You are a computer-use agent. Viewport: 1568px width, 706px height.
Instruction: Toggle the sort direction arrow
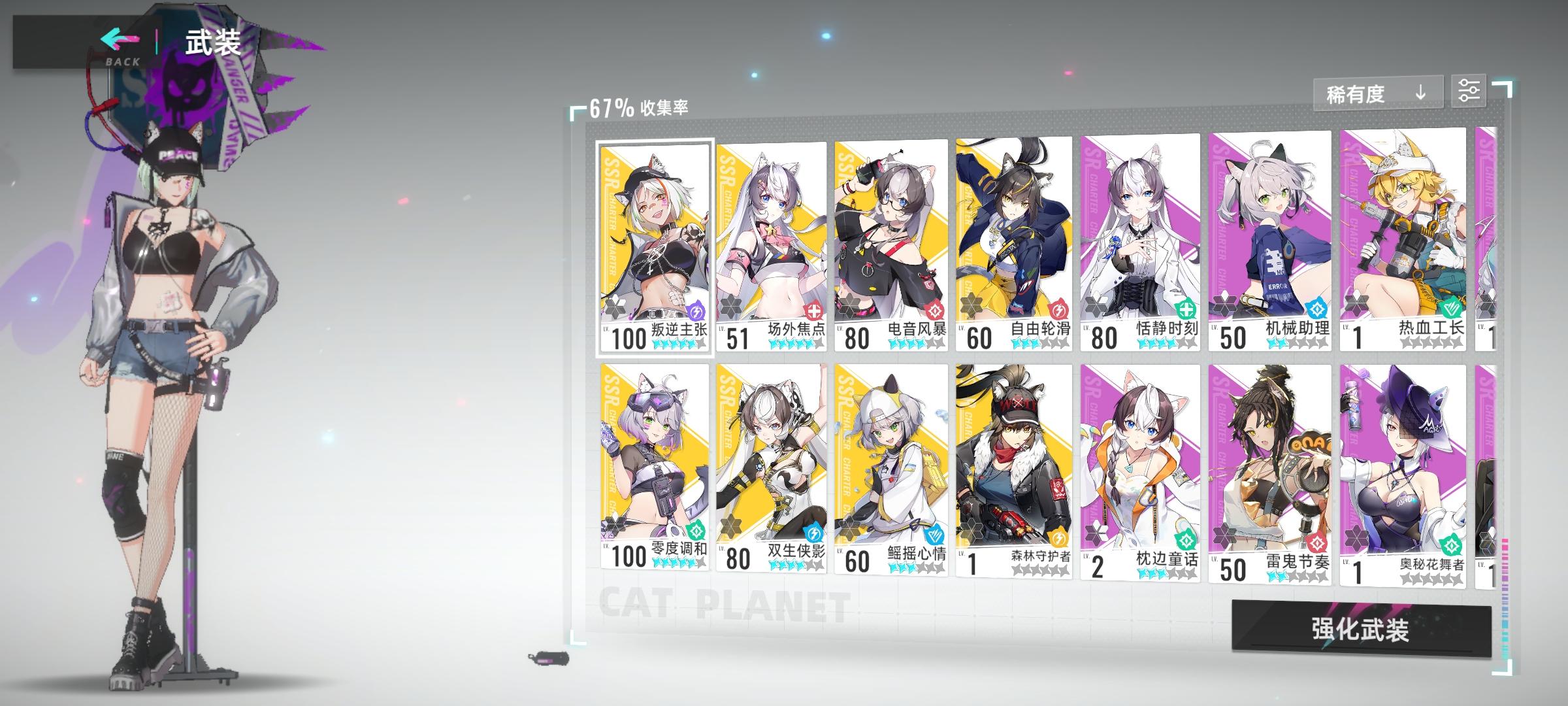point(1420,93)
